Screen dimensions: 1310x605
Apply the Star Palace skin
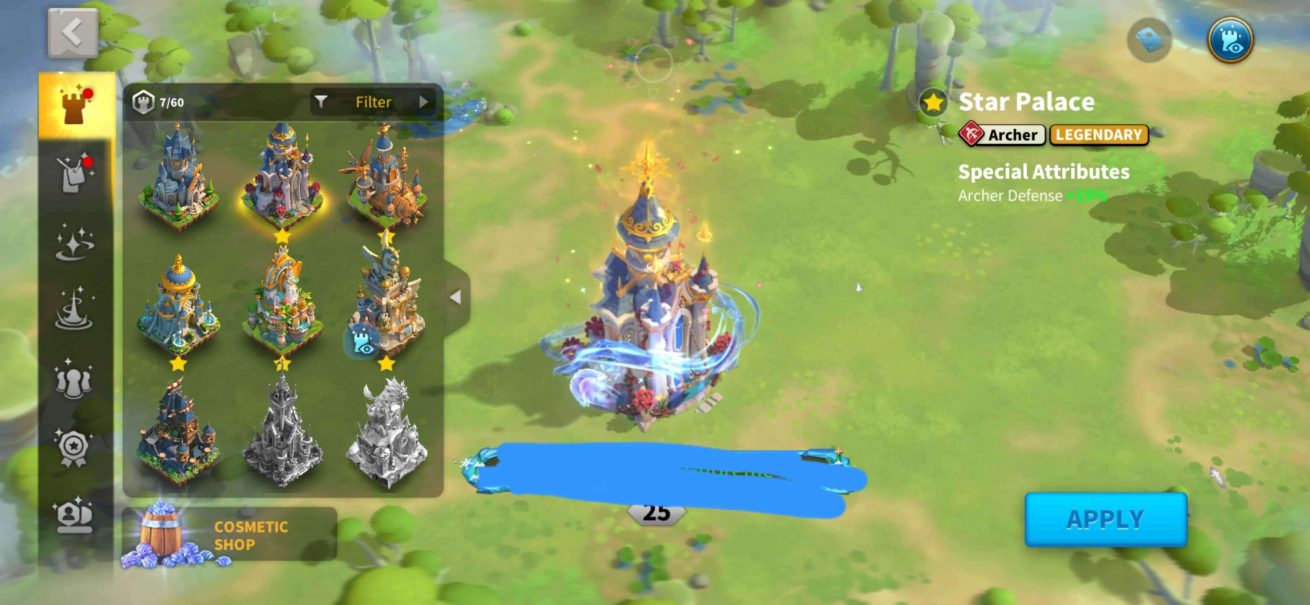click(x=1105, y=519)
